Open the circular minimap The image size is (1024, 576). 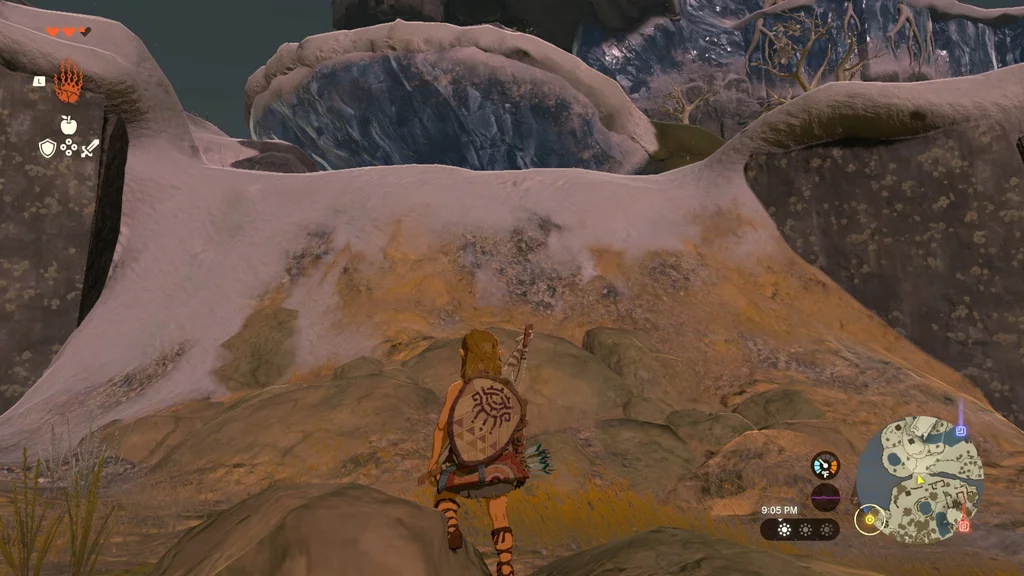(920, 480)
